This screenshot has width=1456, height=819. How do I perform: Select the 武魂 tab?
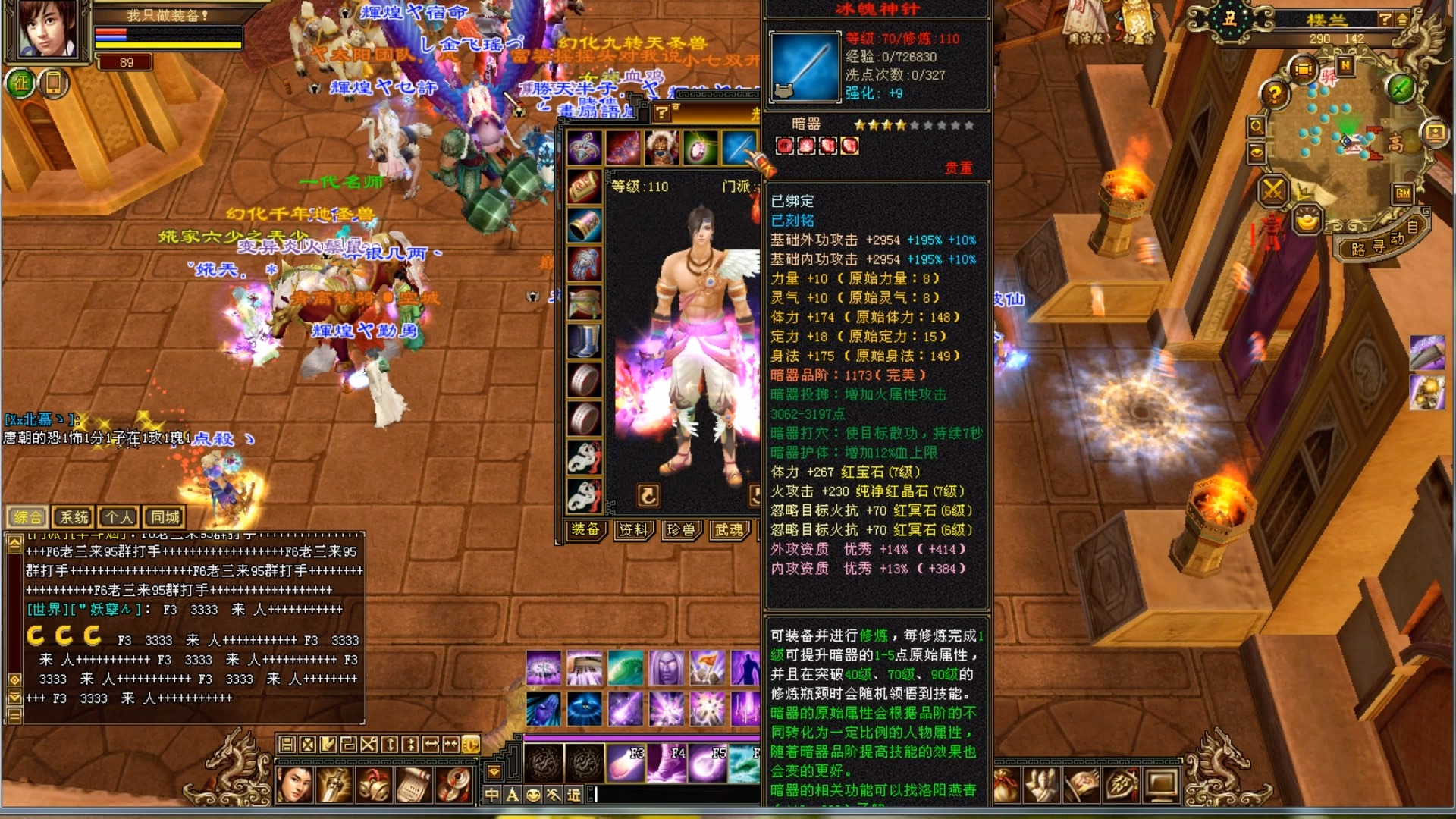(x=729, y=529)
